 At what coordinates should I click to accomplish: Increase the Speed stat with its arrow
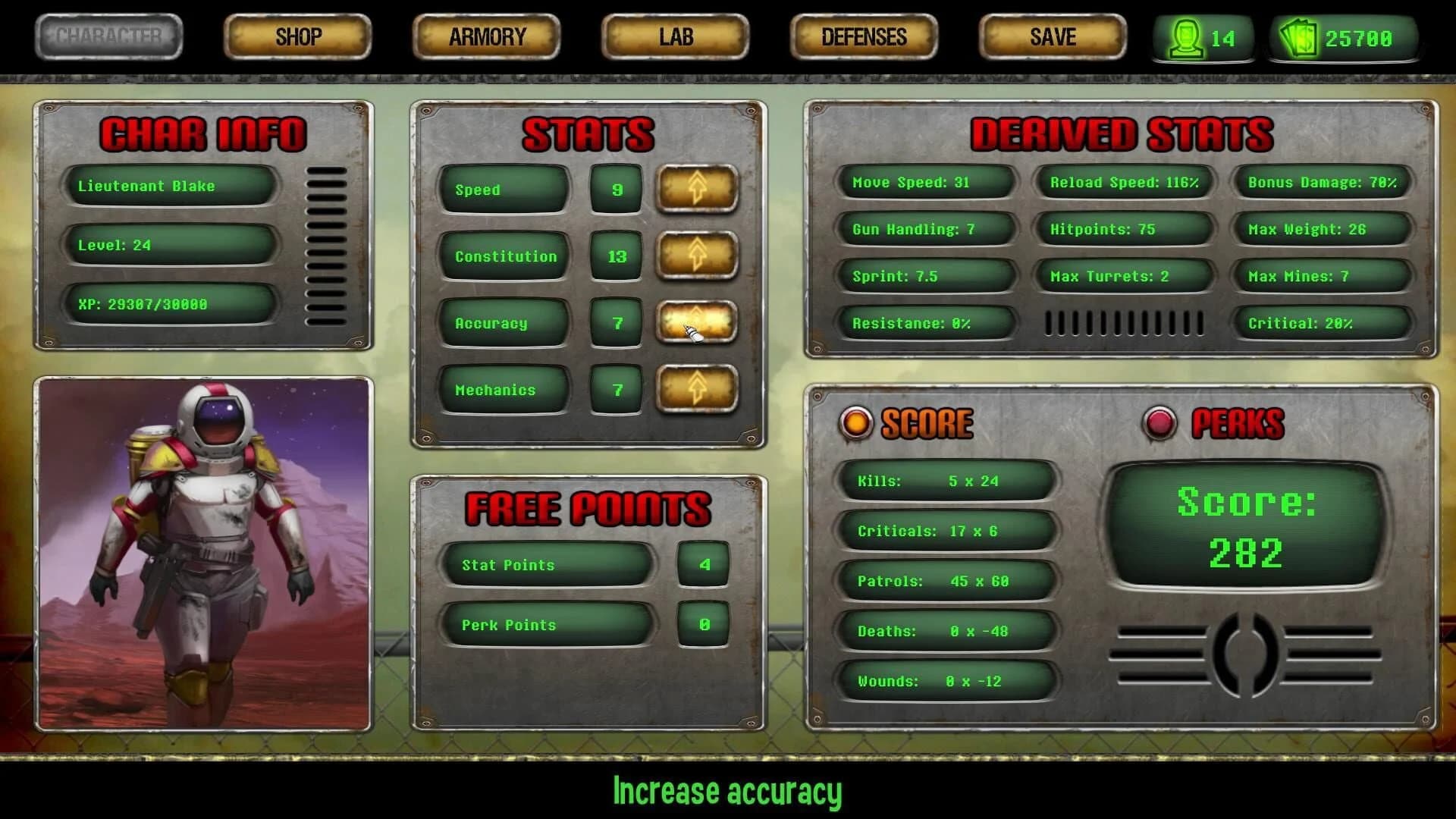point(696,190)
